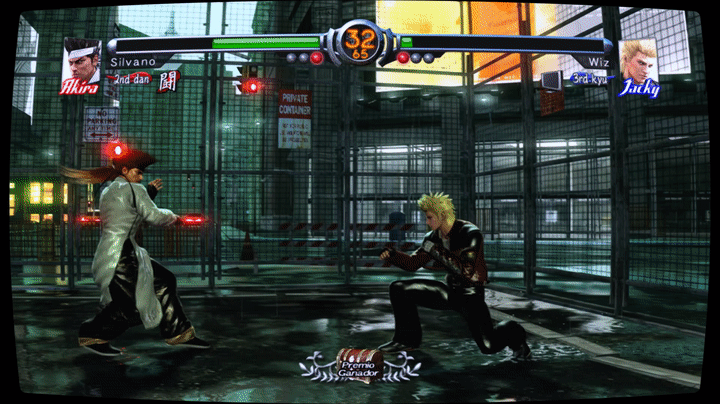This screenshot has height=404, width=720.
Task: Click the 2nd dan rank badge
Action: pyautogui.click(x=131, y=77)
